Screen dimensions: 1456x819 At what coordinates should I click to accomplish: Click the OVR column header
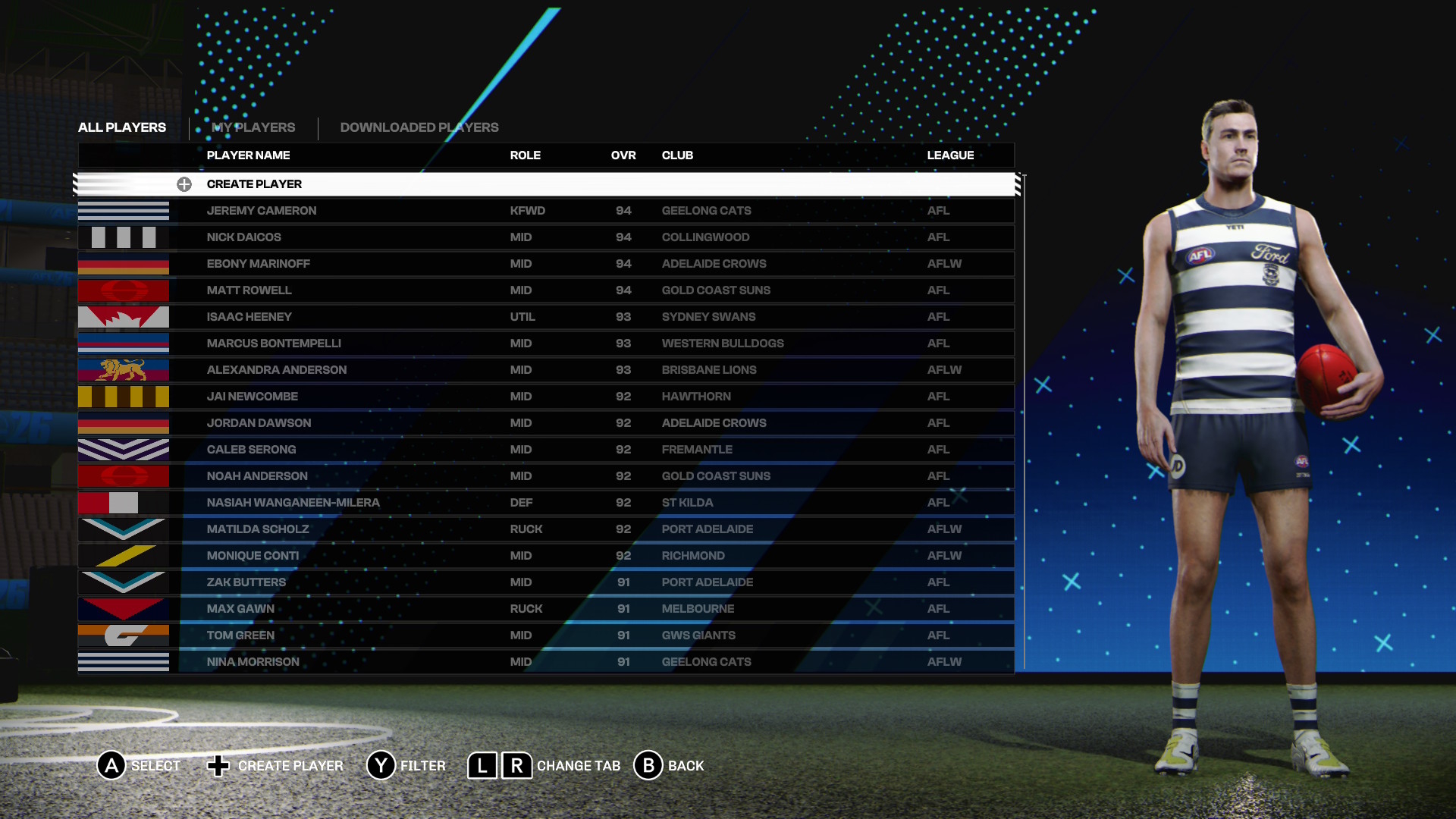pyautogui.click(x=623, y=155)
